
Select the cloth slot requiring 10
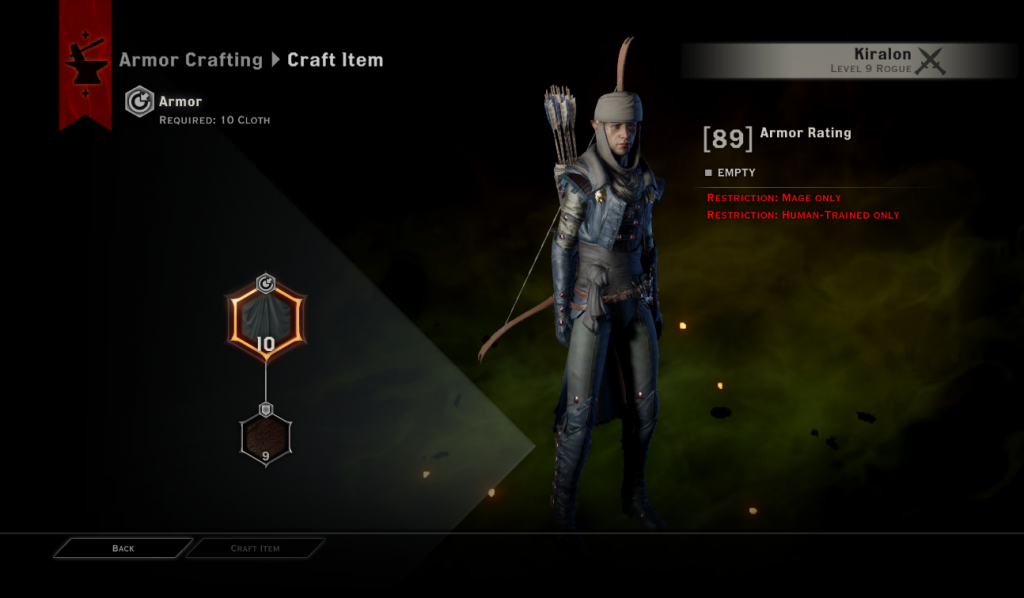pyautogui.click(x=265, y=323)
